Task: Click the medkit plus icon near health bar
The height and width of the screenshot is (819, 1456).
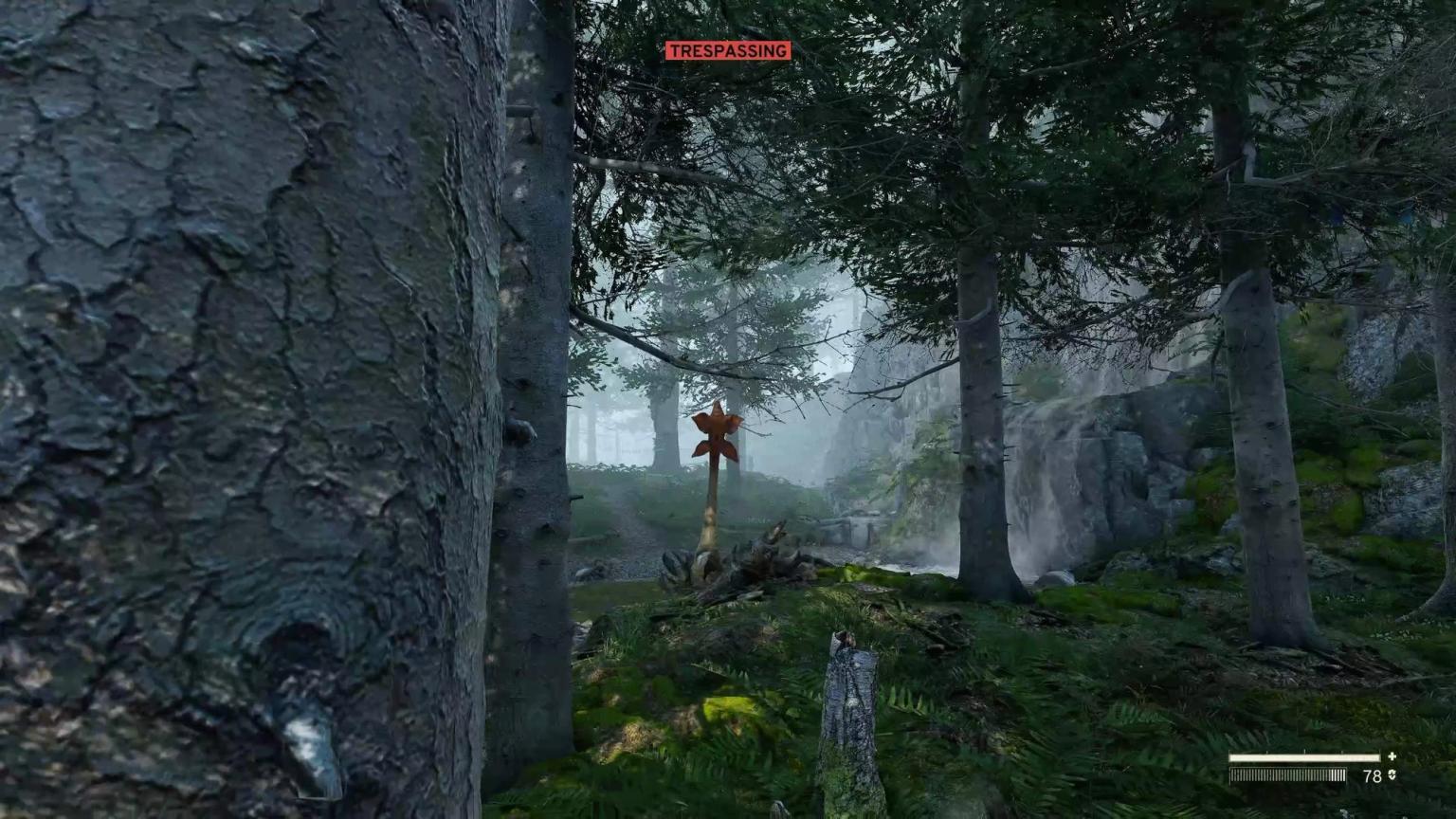Action: tap(1392, 756)
